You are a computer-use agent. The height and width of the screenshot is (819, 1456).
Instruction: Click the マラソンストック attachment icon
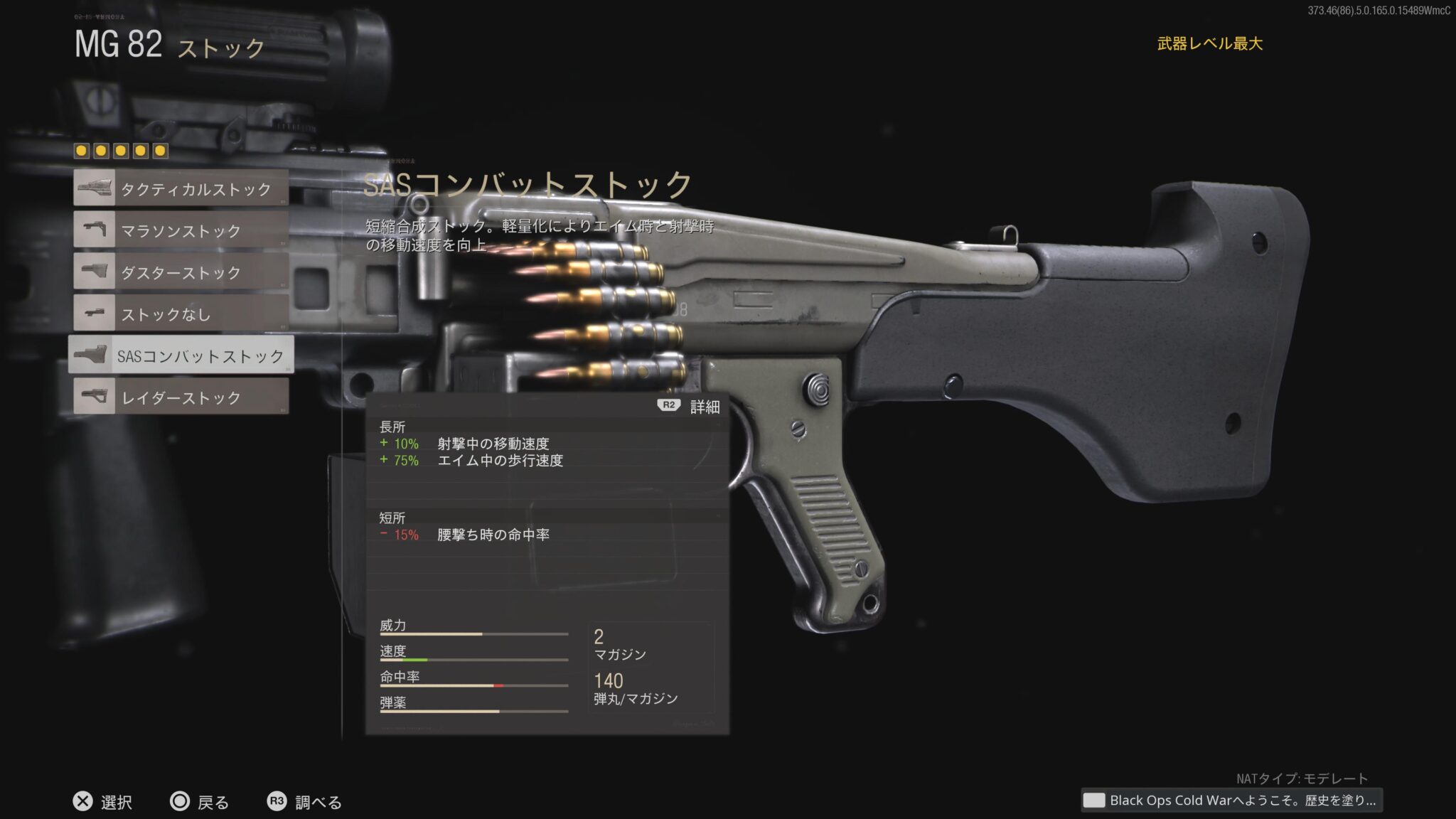[x=94, y=231]
